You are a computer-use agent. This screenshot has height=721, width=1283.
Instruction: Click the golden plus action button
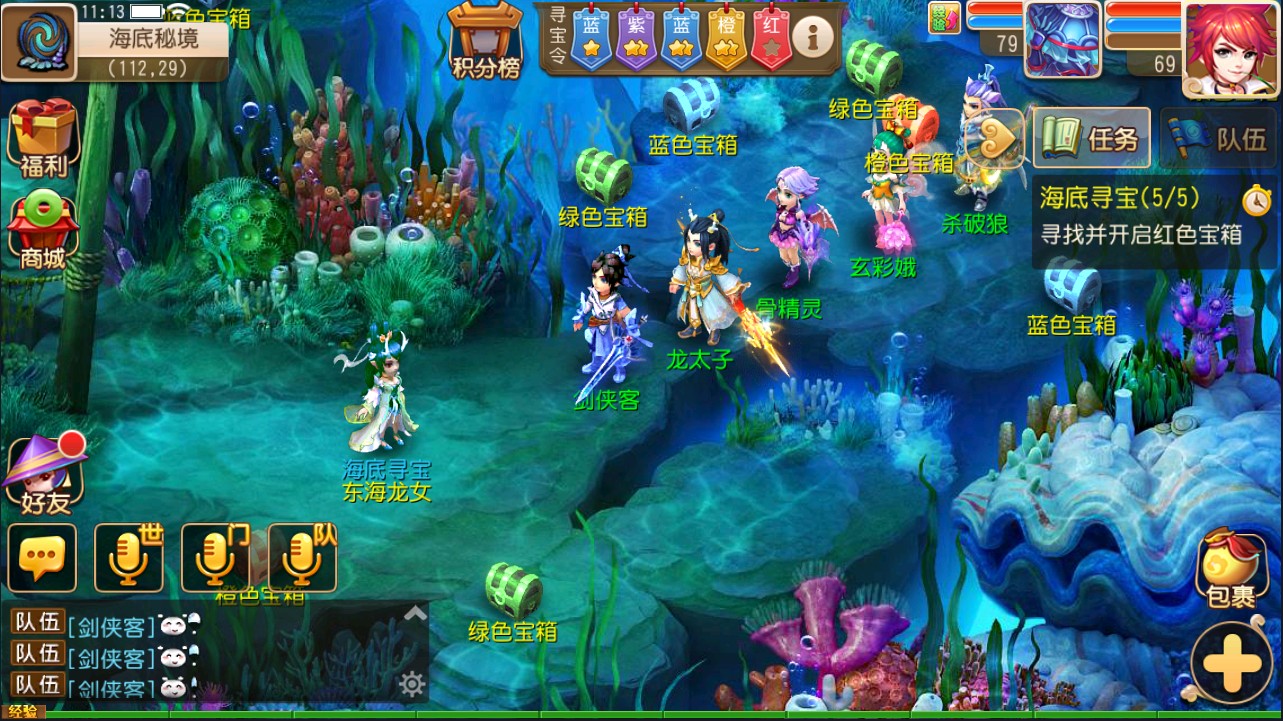point(1231,660)
